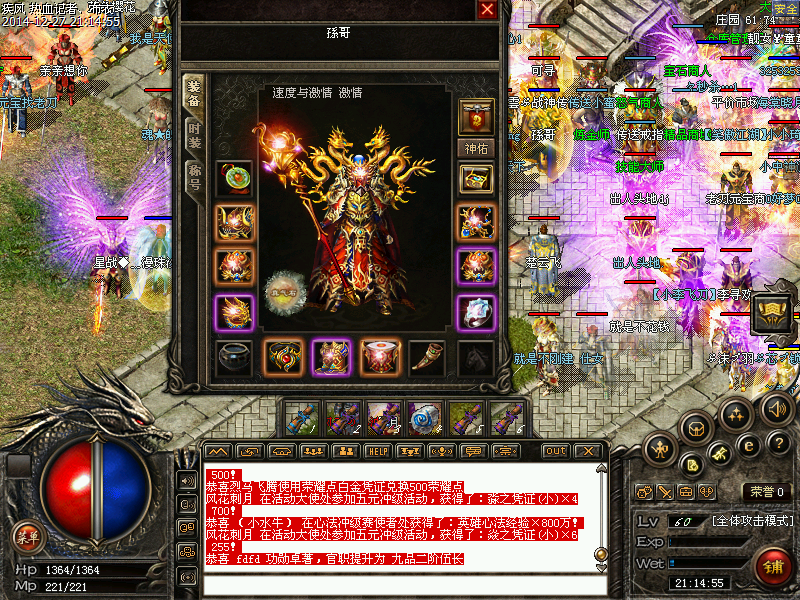Select the diamond ring equipment slot
The width and height of the screenshot is (800, 600).
pos(476,312)
